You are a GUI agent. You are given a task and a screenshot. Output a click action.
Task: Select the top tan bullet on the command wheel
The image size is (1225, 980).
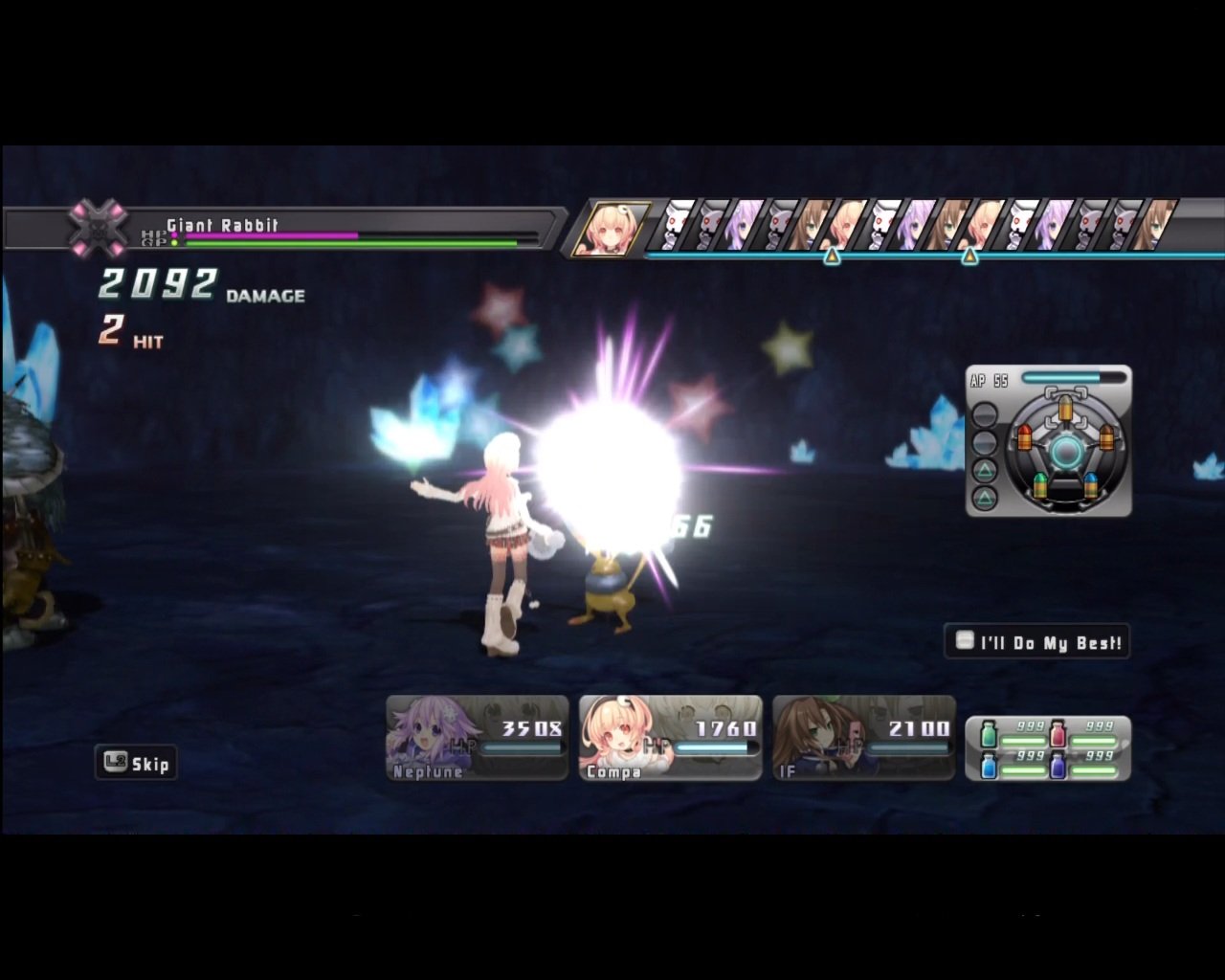pos(1065,409)
